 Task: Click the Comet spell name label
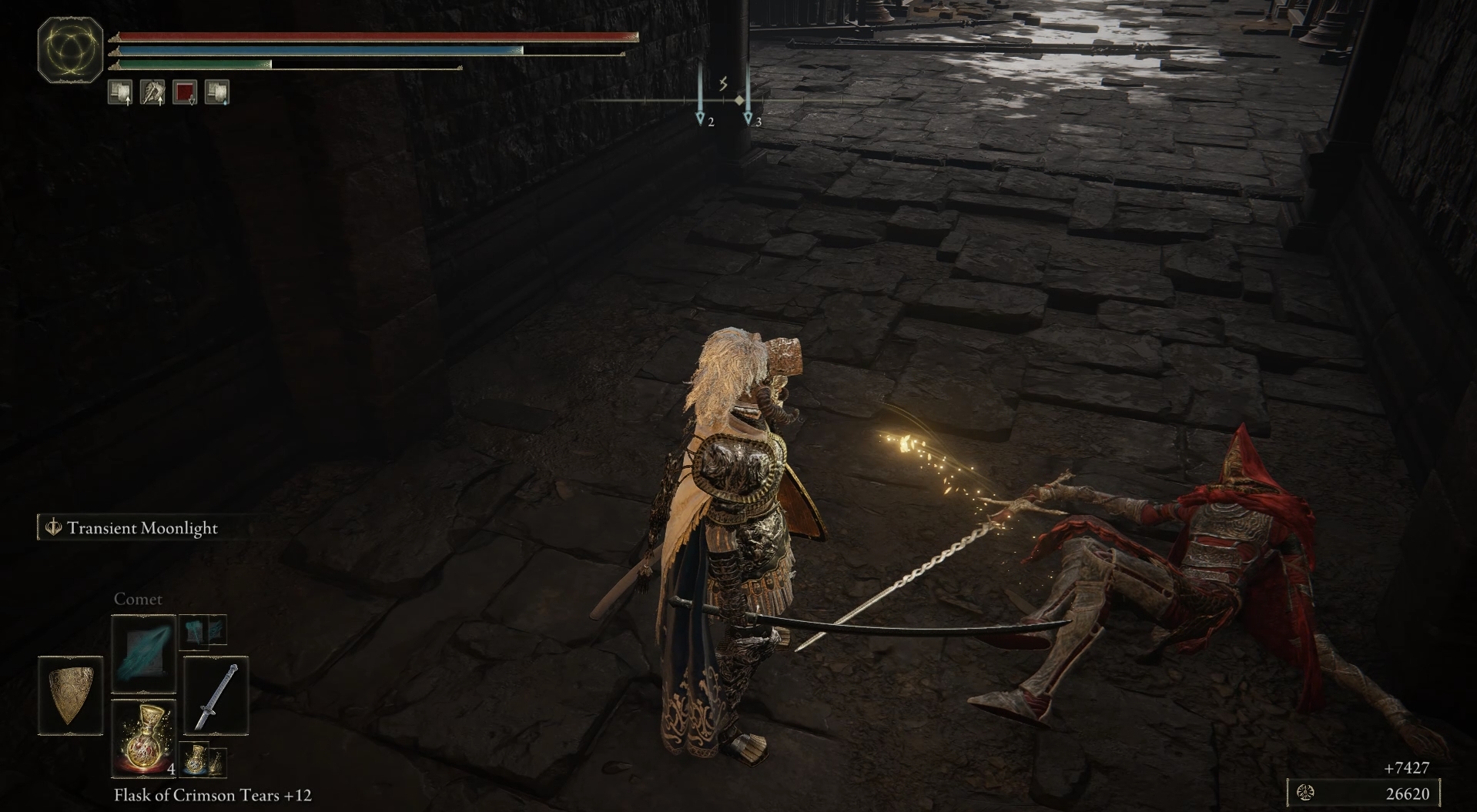139,599
